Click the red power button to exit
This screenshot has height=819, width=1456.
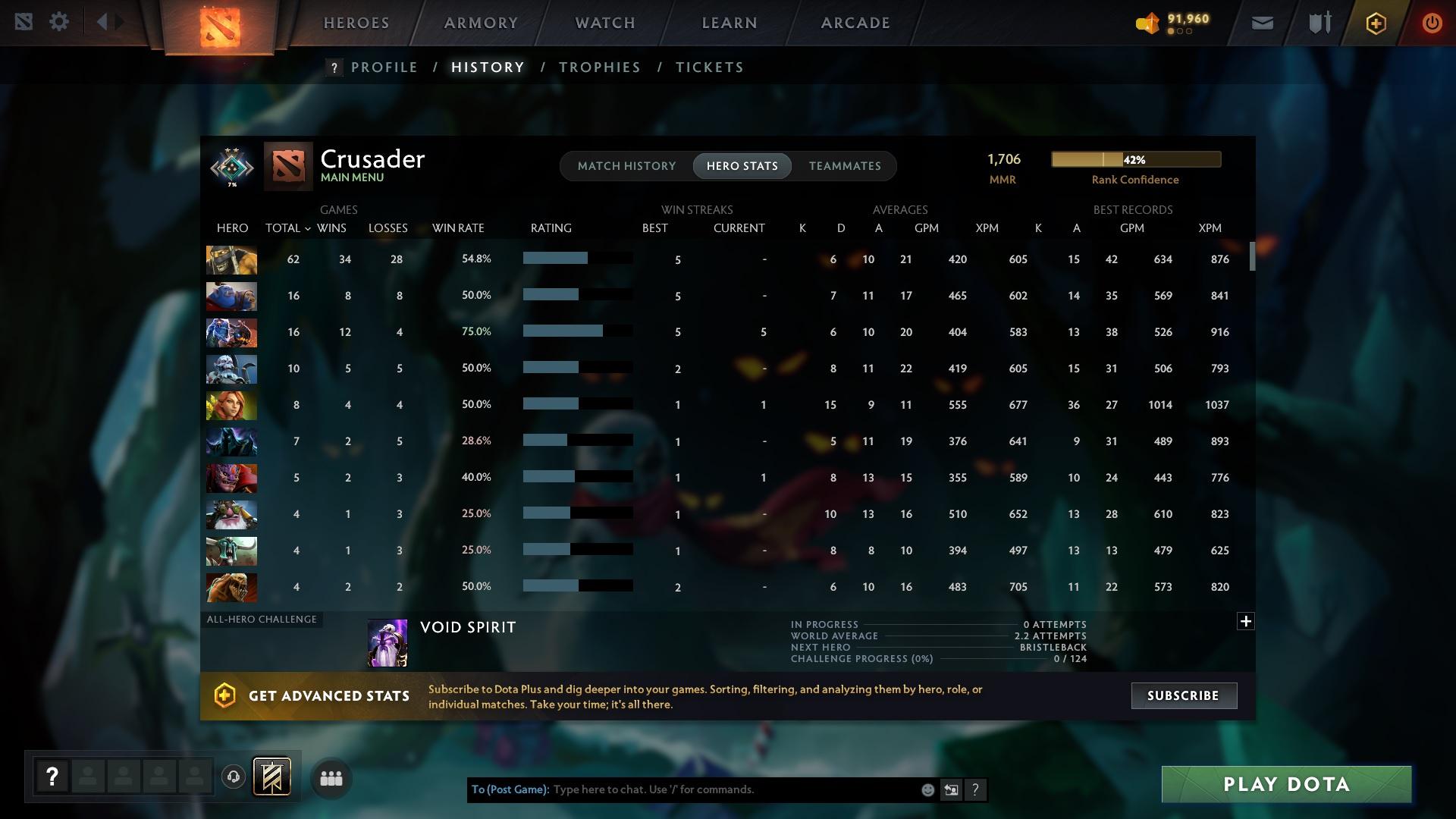click(x=1432, y=22)
